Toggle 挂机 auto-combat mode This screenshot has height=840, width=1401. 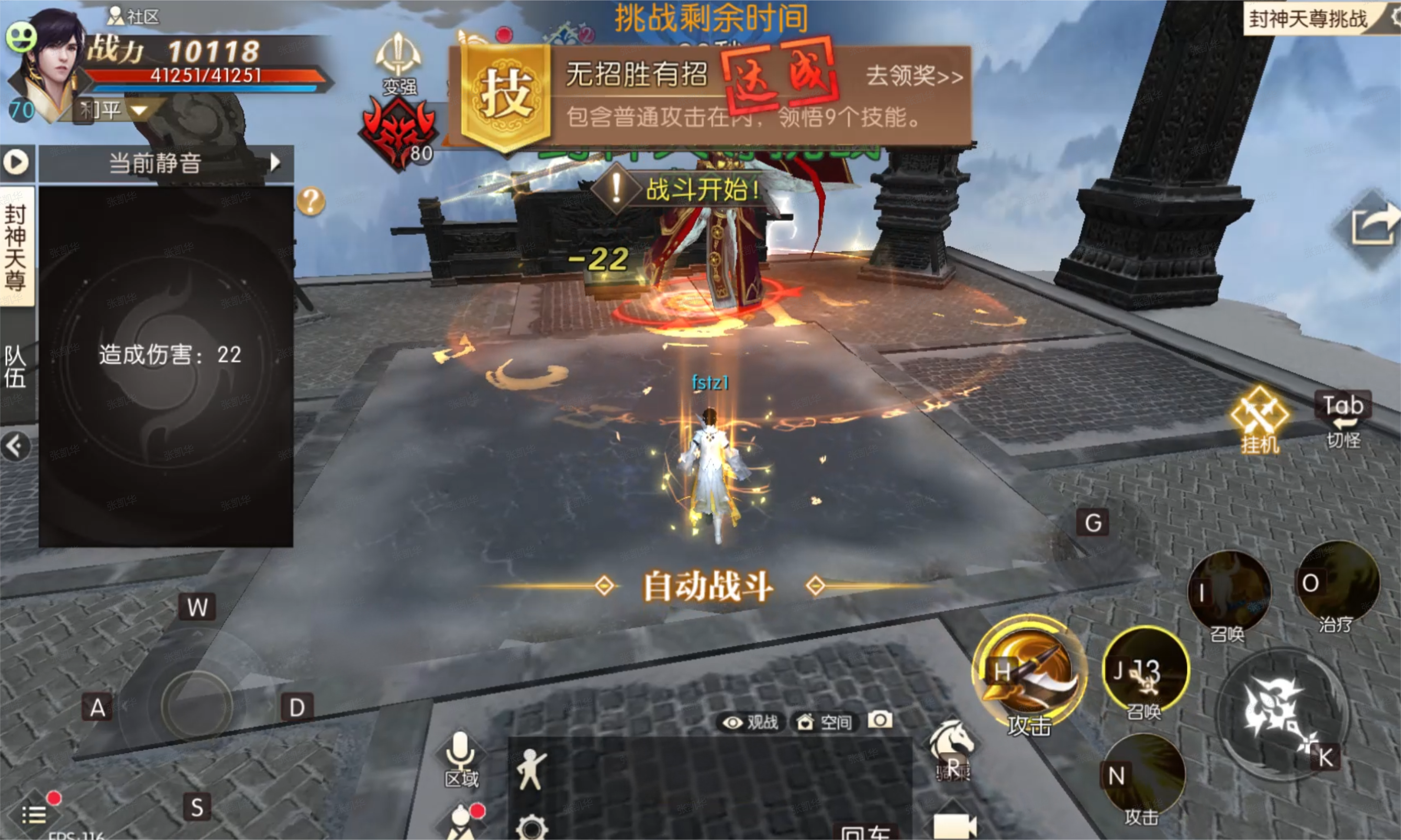point(1259,419)
